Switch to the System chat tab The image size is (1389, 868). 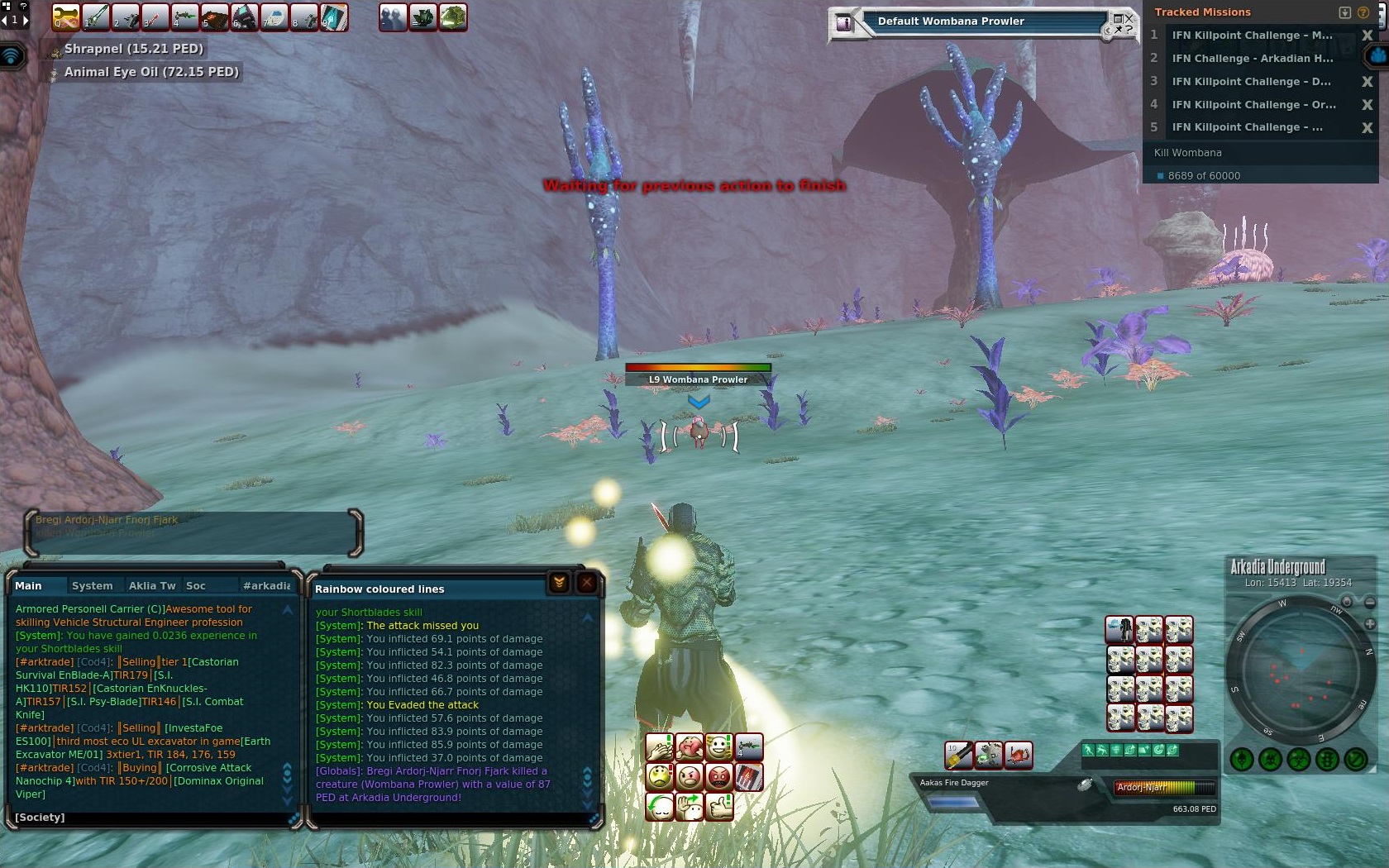click(x=92, y=585)
